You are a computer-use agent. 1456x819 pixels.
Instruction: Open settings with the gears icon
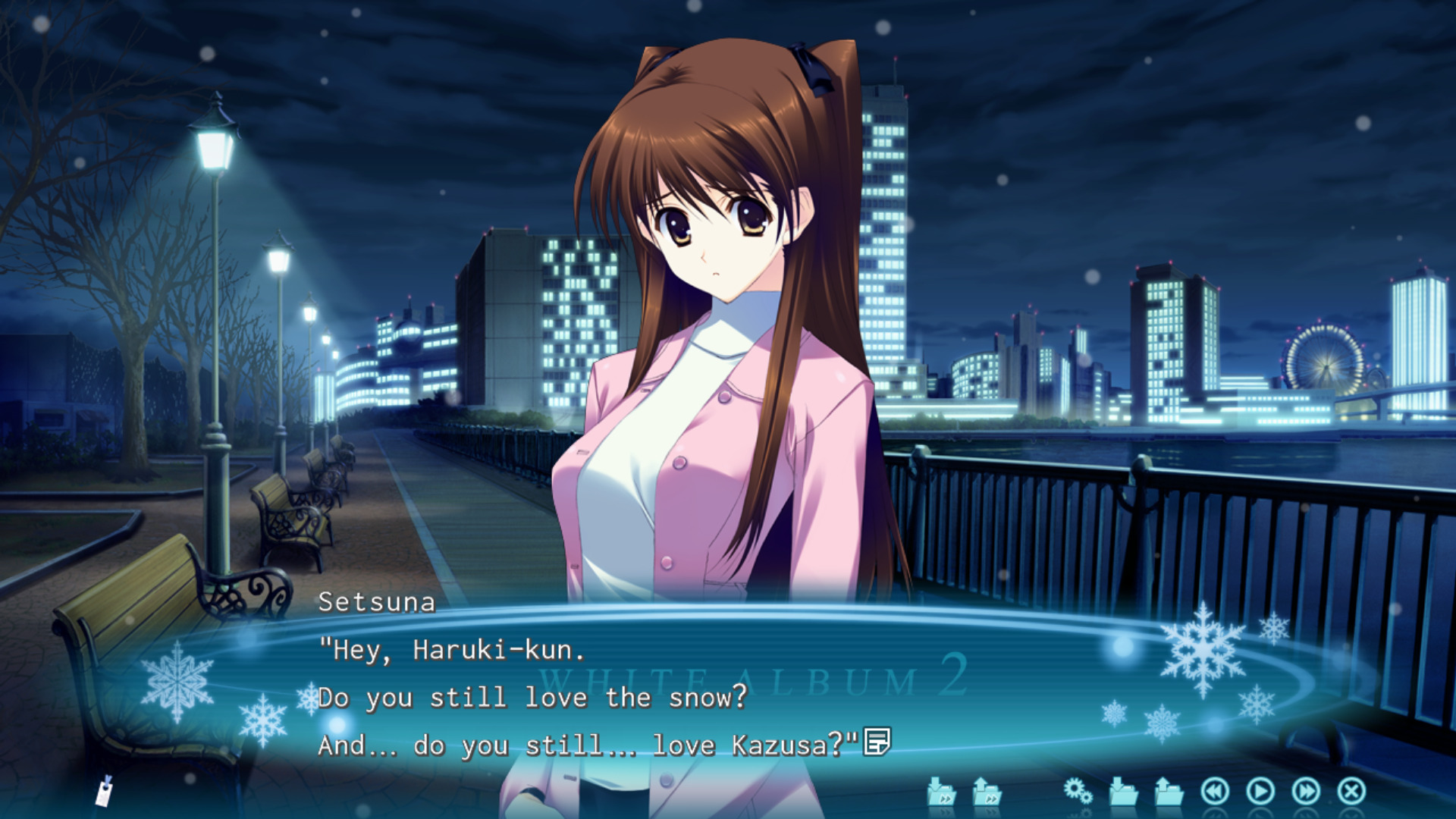click(1078, 792)
